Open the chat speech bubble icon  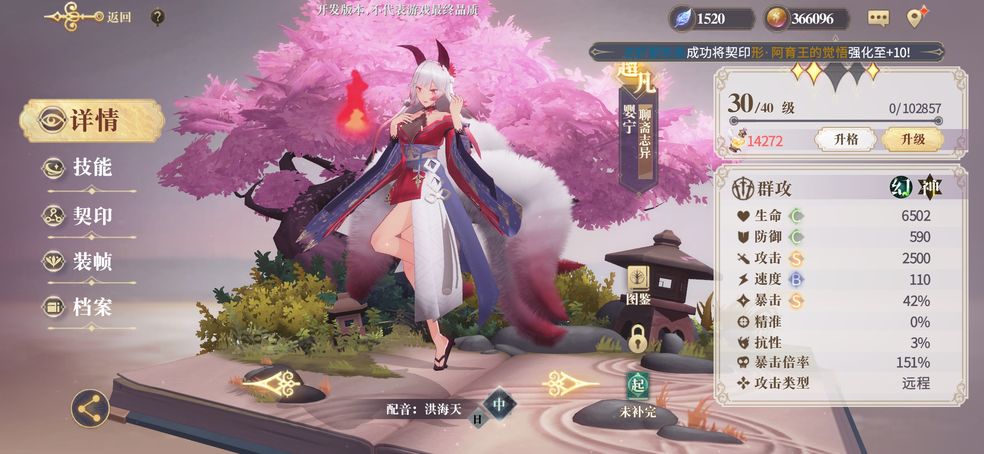point(878,18)
